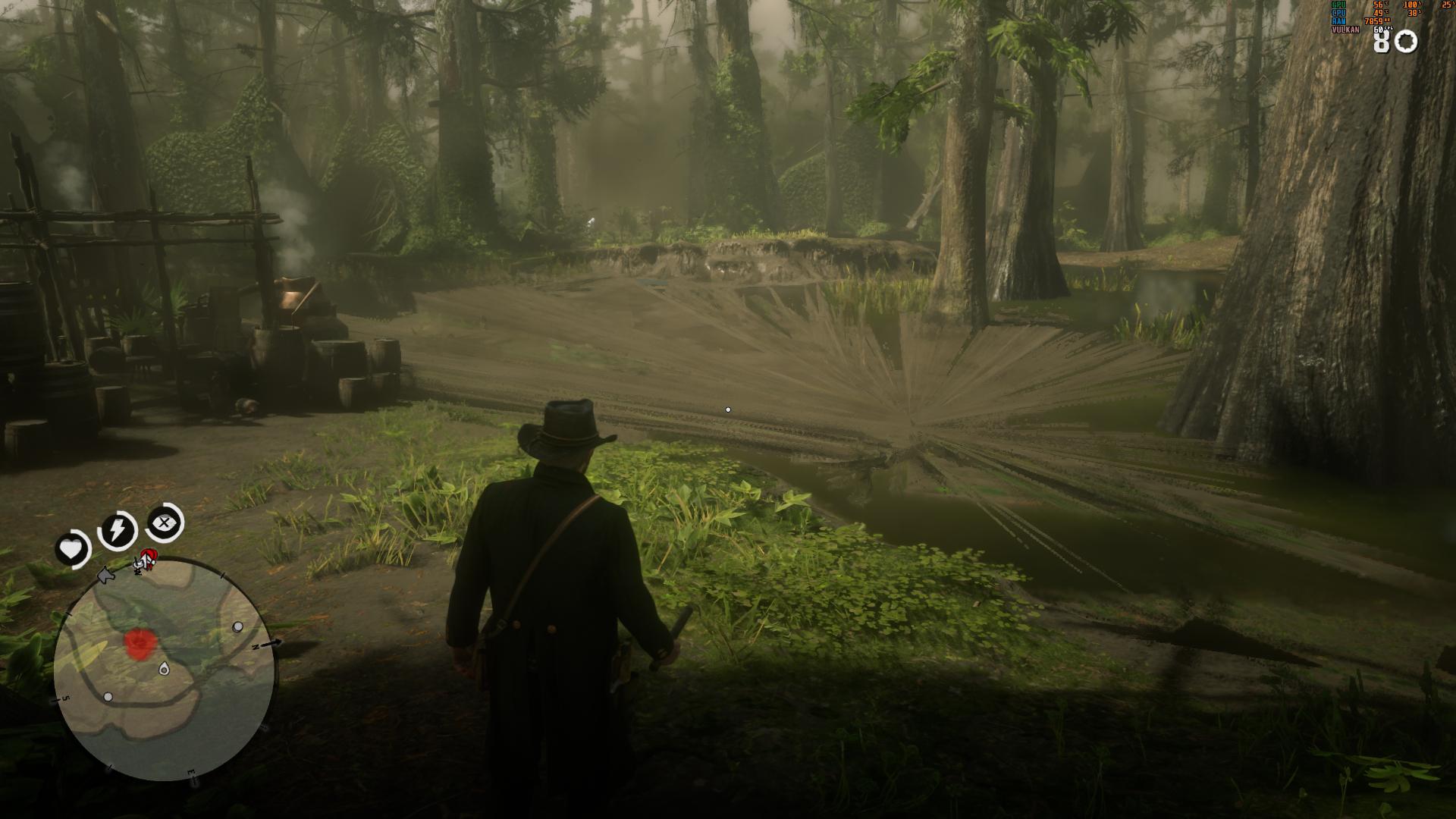This screenshot has height=819, width=1456.
Task: Select the lightning bolt stamina core
Action: click(118, 529)
